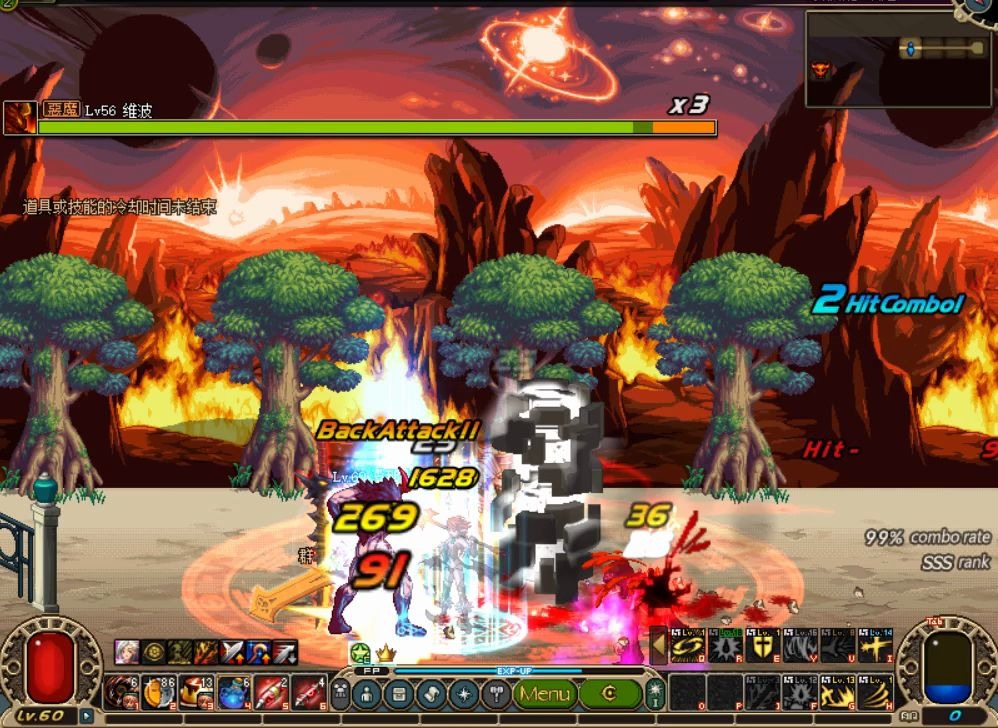Open the chest icon button in the menu bar
998x728 pixels.
[399, 693]
